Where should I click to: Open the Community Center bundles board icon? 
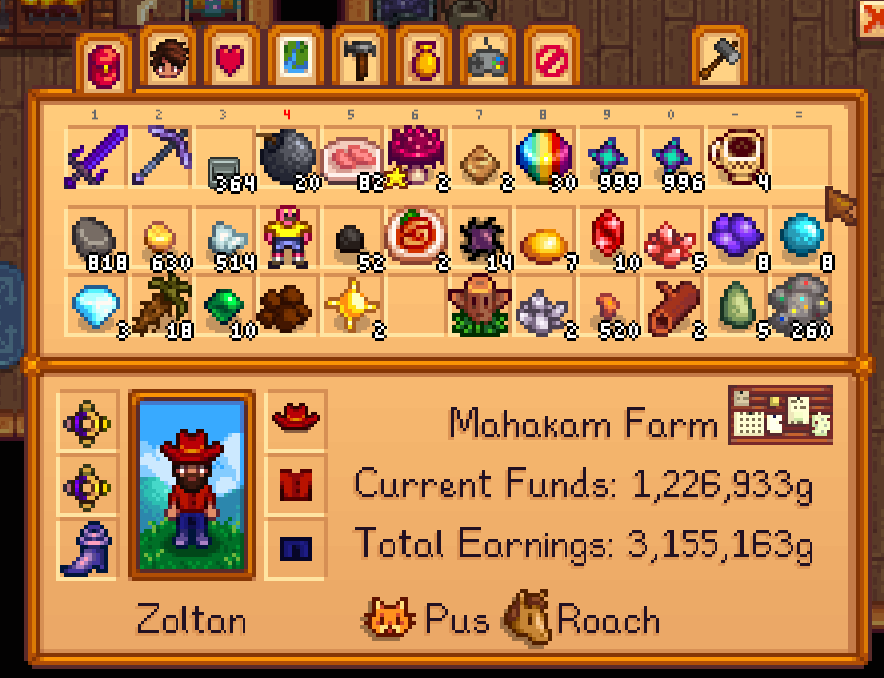click(780, 414)
